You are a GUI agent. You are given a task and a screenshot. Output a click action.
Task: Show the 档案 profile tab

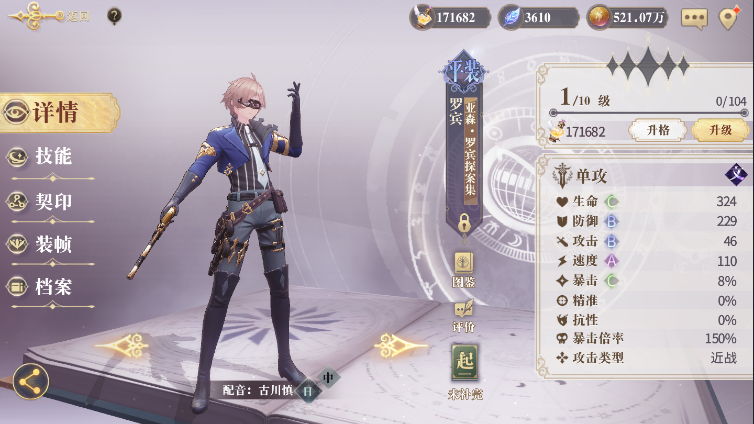click(x=50, y=287)
